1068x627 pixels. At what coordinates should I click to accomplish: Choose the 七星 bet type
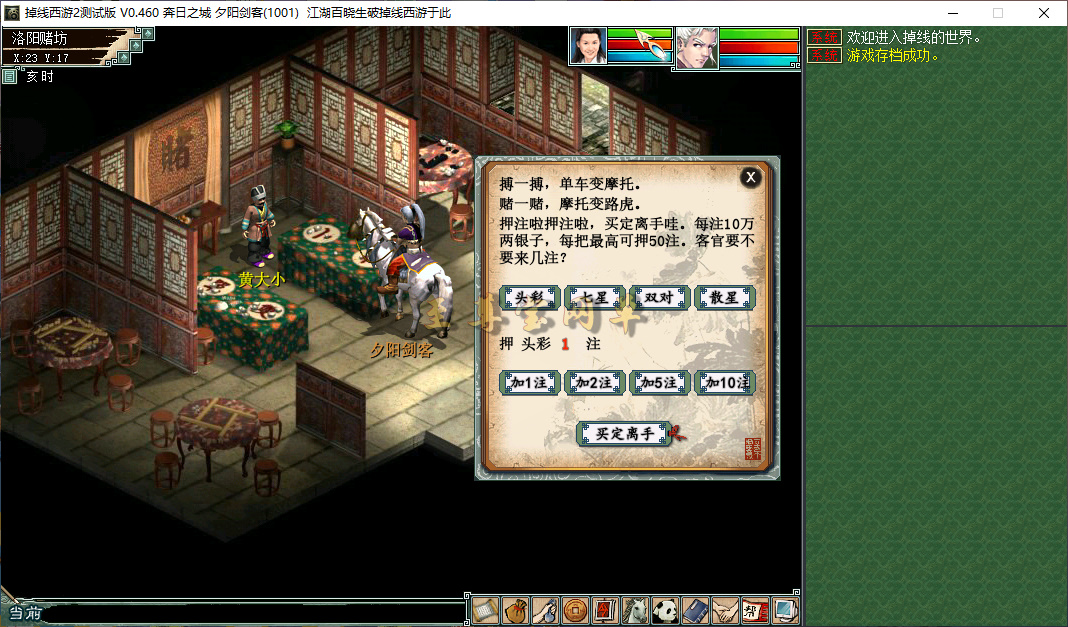(x=594, y=298)
